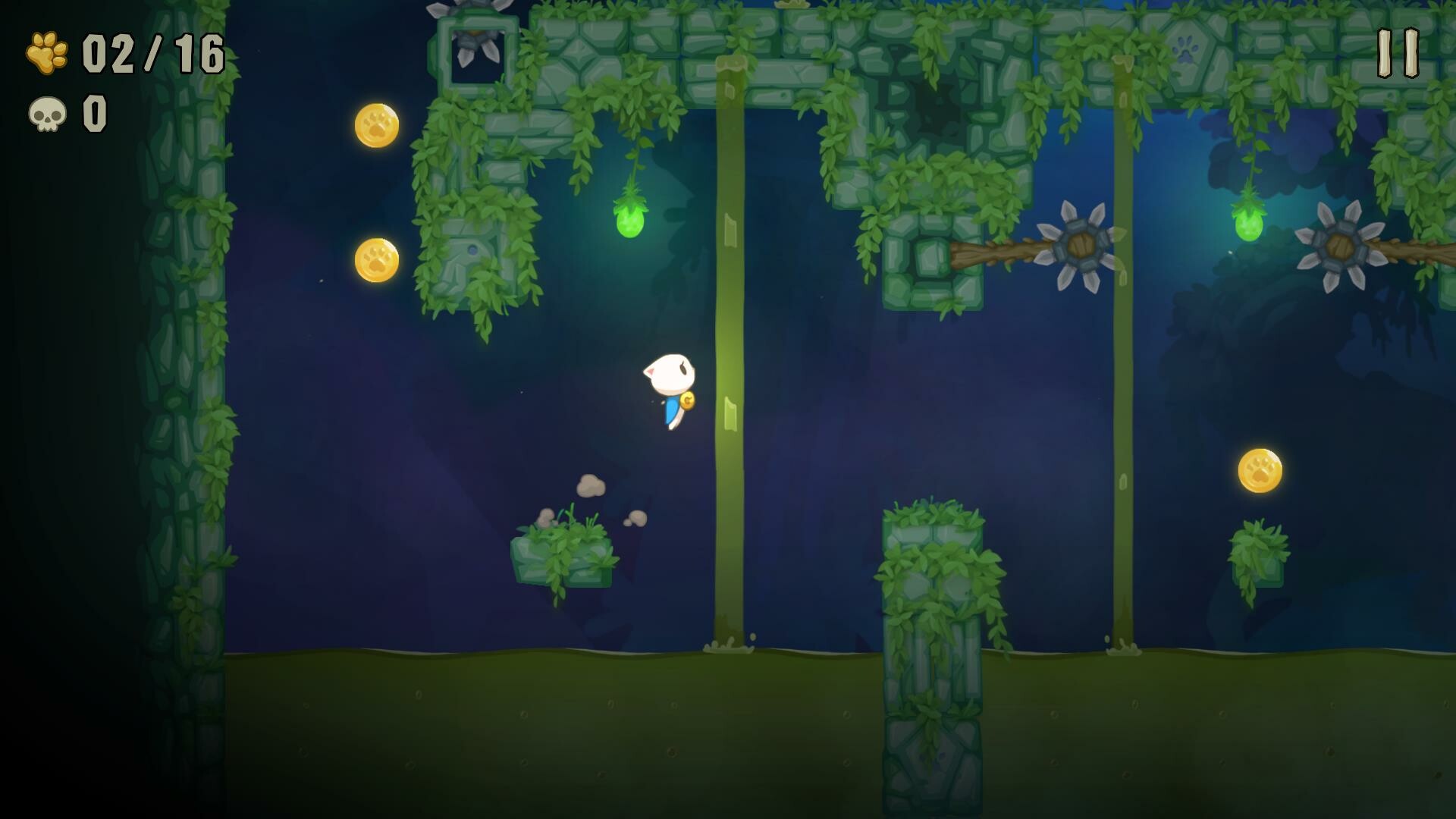Click the zero next to the skull
Screen dimensions: 1456x819
tap(95, 112)
